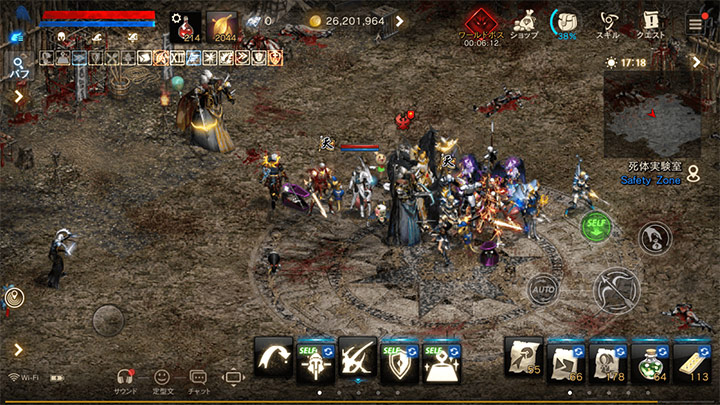This screenshot has width=720, height=405.
Task: Select the green SELF target button
Action: (596, 227)
